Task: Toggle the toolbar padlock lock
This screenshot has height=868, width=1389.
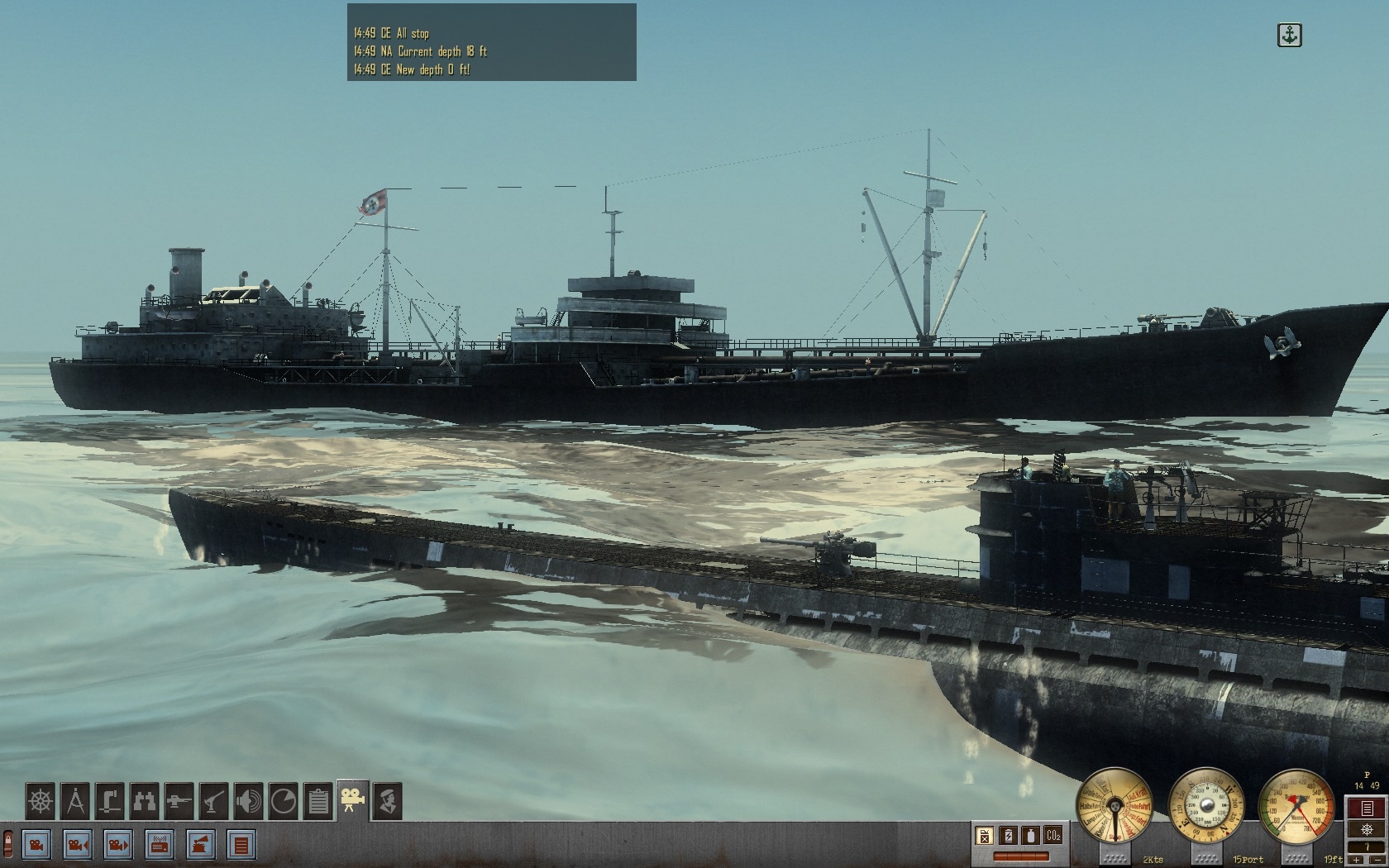Action: tap(7, 845)
